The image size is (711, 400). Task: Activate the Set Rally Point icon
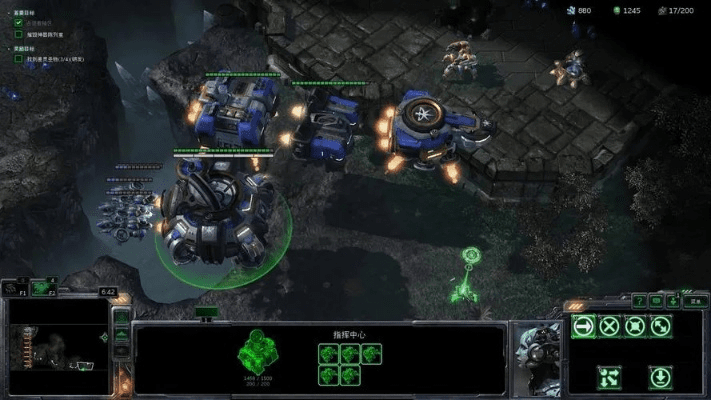click(609, 377)
